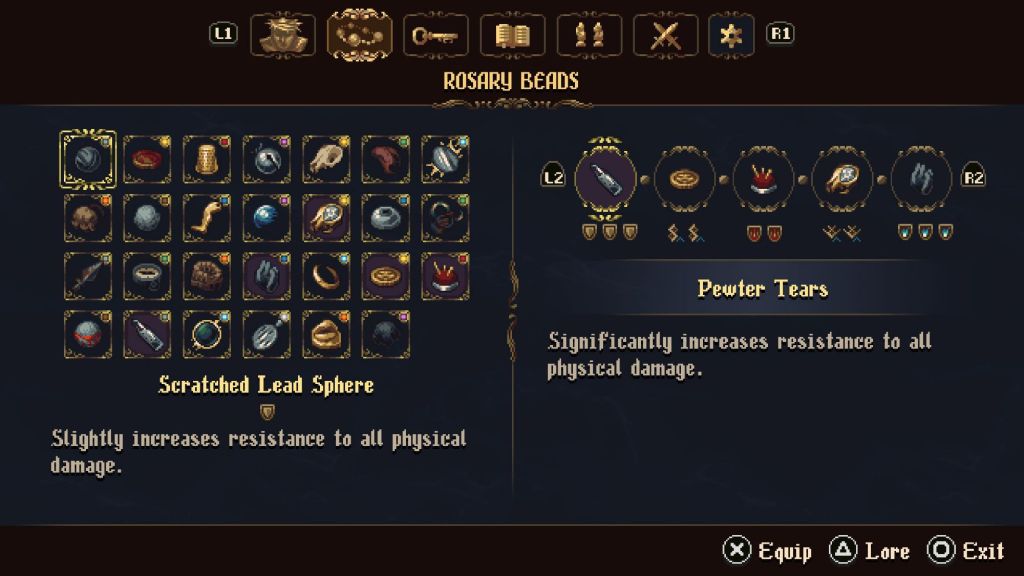Pick the glowing blue orb bead
Image resolution: width=1024 pixels, height=576 pixels.
tap(267, 218)
